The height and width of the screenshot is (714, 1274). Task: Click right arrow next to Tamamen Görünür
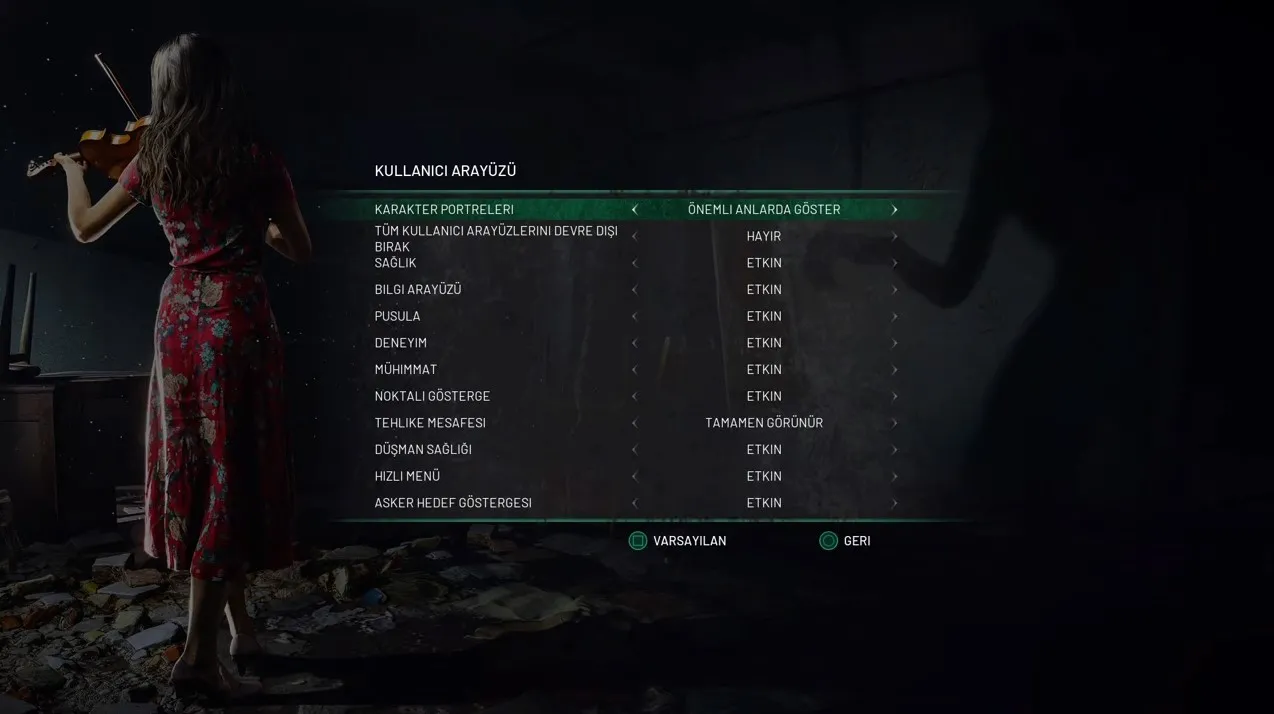(x=894, y=423)
